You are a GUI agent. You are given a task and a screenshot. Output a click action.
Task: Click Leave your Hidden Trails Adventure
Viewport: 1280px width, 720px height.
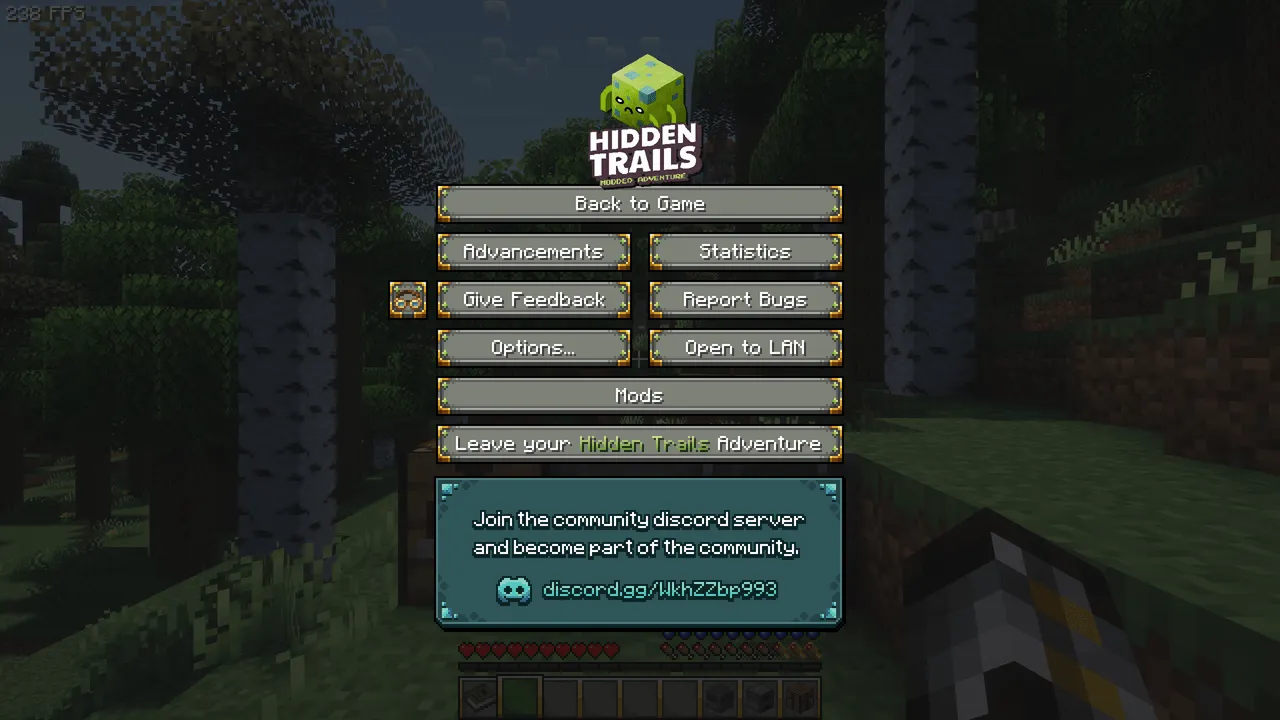tap(640, 443)
